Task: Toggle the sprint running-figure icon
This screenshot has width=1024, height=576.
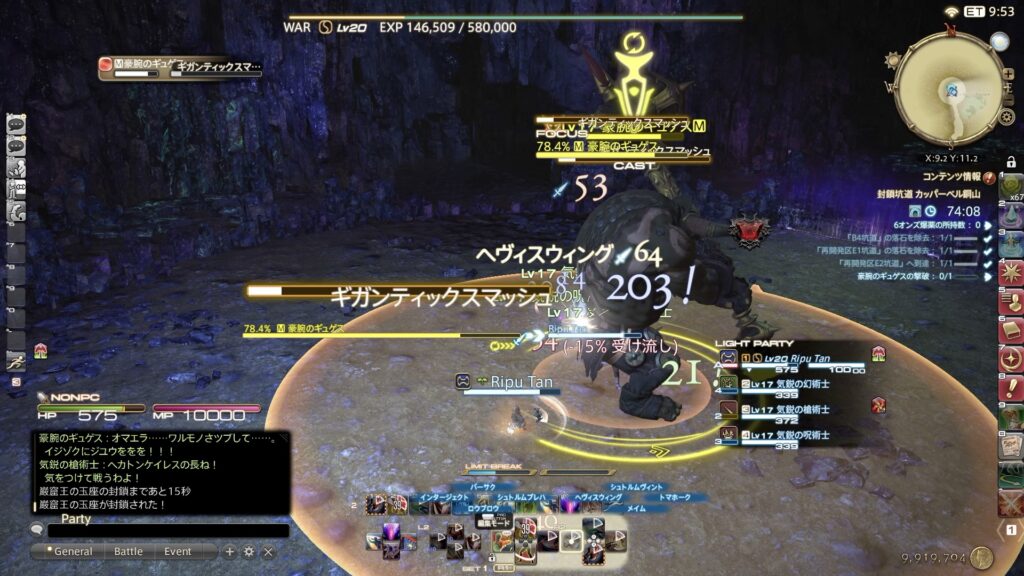Action: [16, 361]
